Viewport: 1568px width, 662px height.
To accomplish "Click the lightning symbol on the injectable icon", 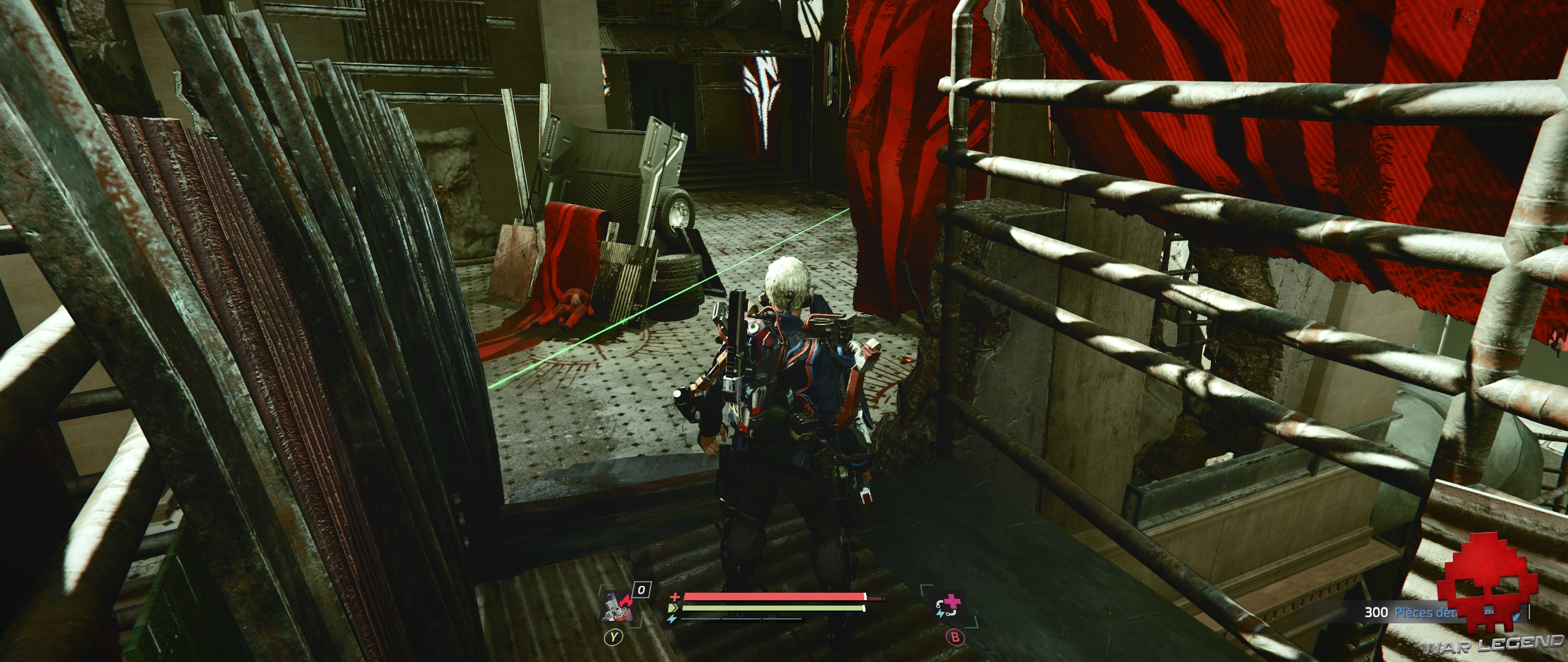I will 941,614.
